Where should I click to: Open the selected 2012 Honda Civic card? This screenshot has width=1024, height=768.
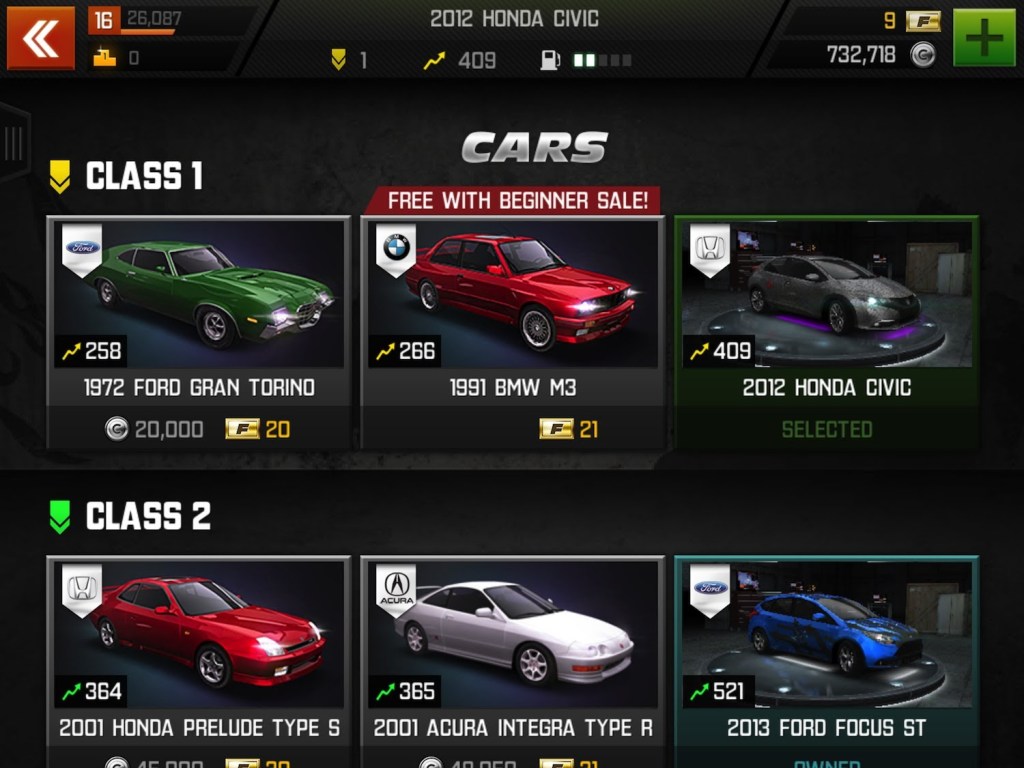click(x=826, y=300)
